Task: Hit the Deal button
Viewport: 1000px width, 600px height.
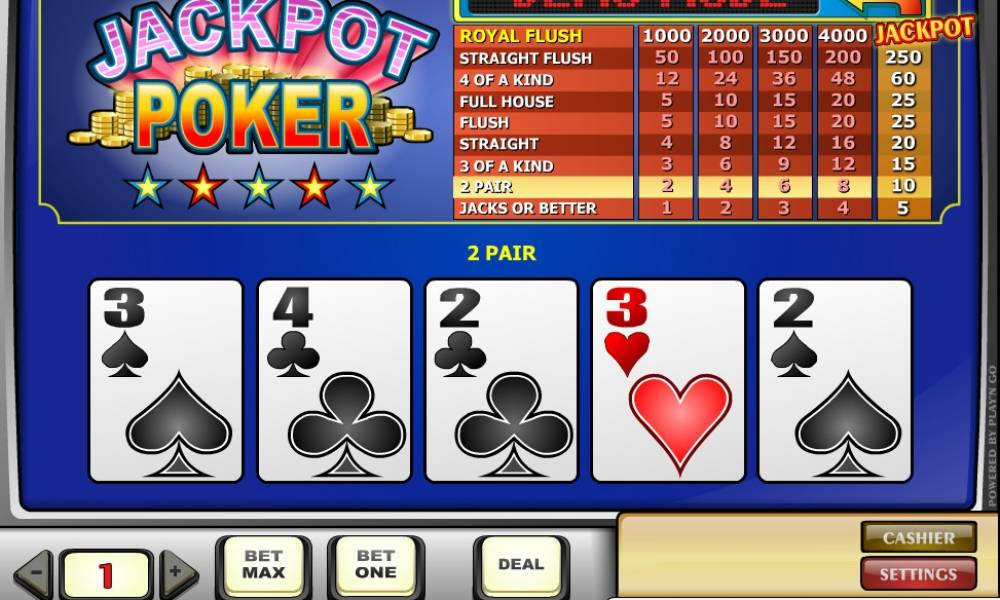Action: 521,566
